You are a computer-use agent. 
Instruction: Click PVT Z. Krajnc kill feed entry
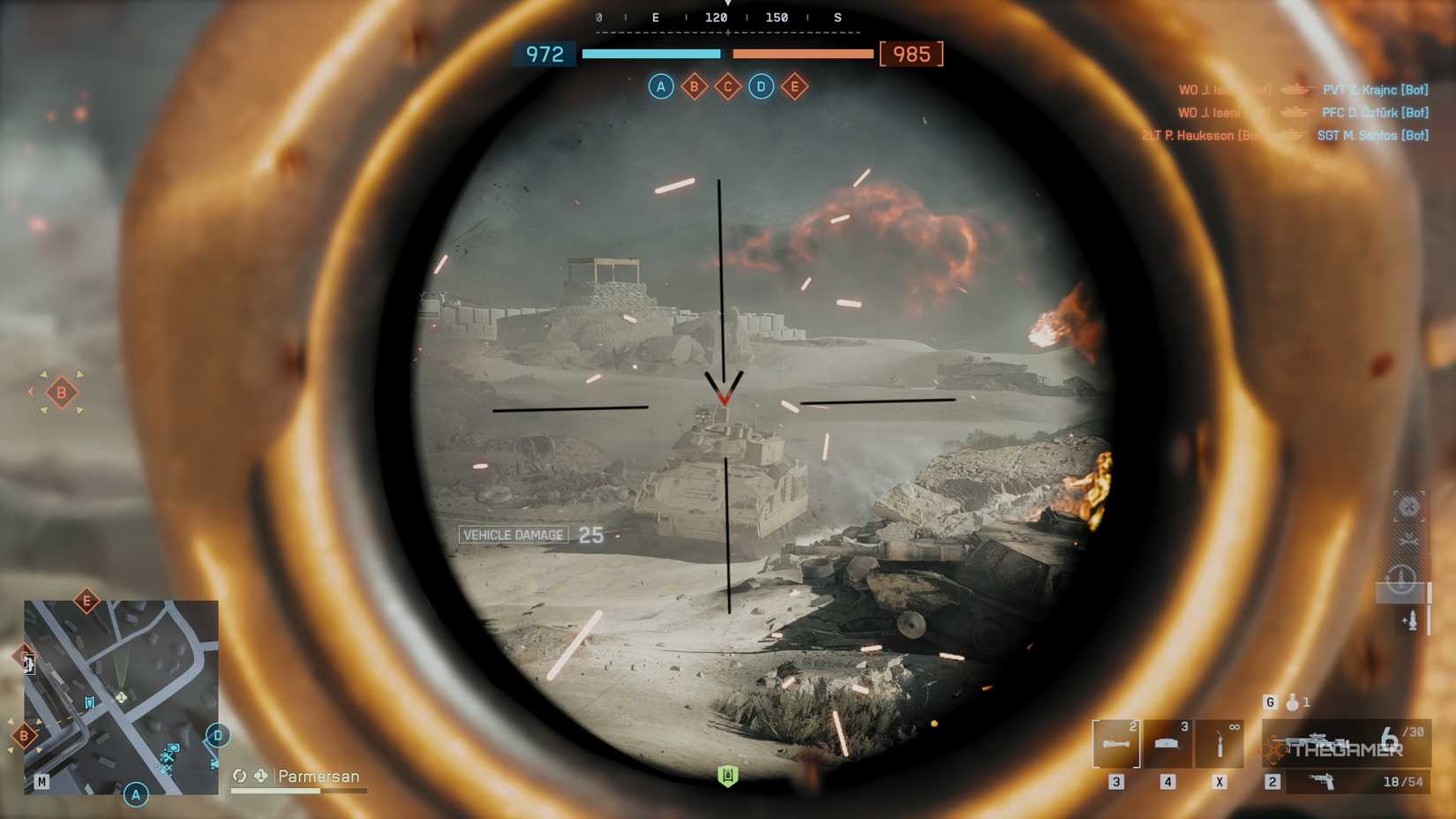pyautogui.click(x=1375, y=90)
